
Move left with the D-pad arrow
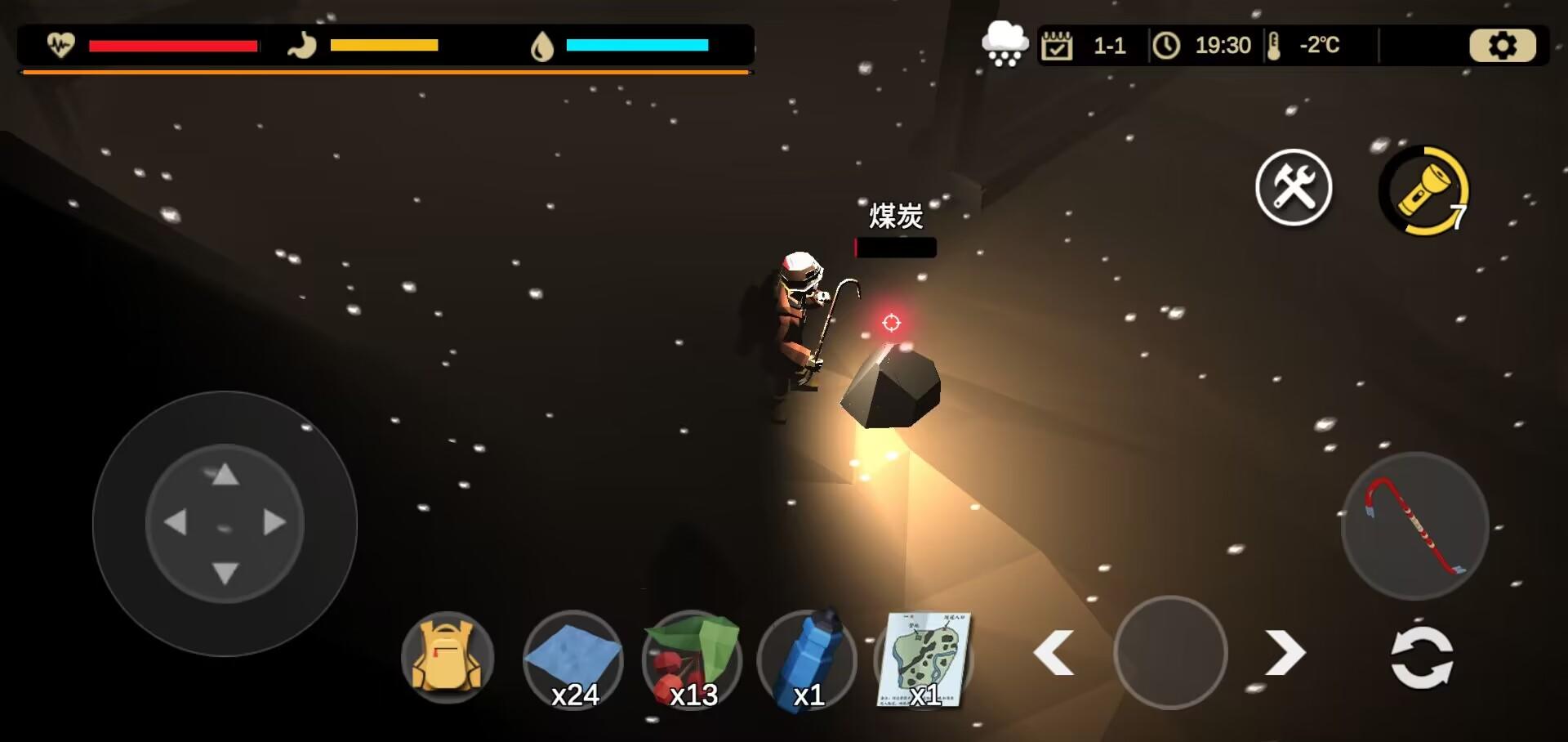[x=176, y=523]
